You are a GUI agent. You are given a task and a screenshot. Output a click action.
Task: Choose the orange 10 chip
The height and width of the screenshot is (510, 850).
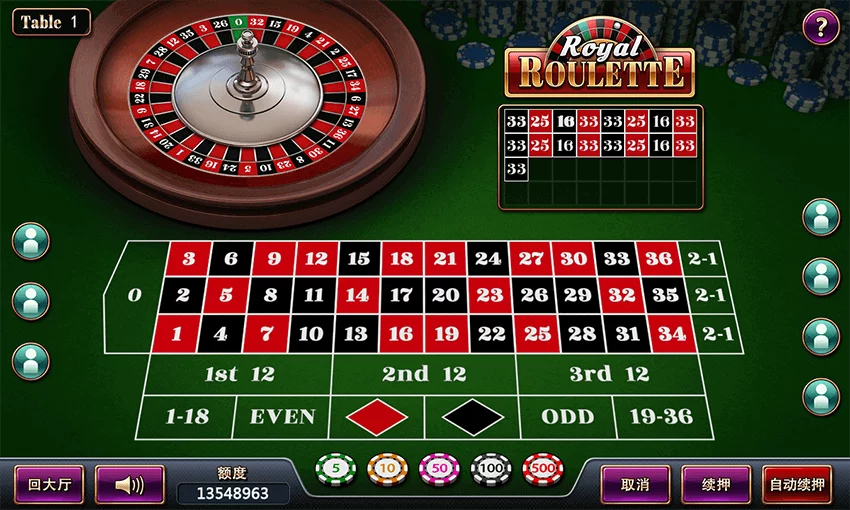(387, 469)
